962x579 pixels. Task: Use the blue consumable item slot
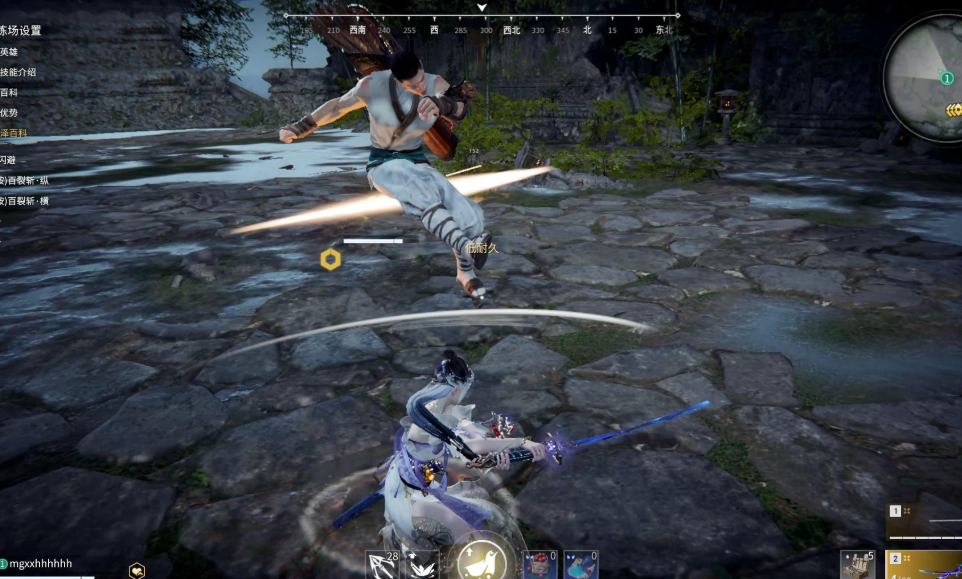click(x=581, y=565)
